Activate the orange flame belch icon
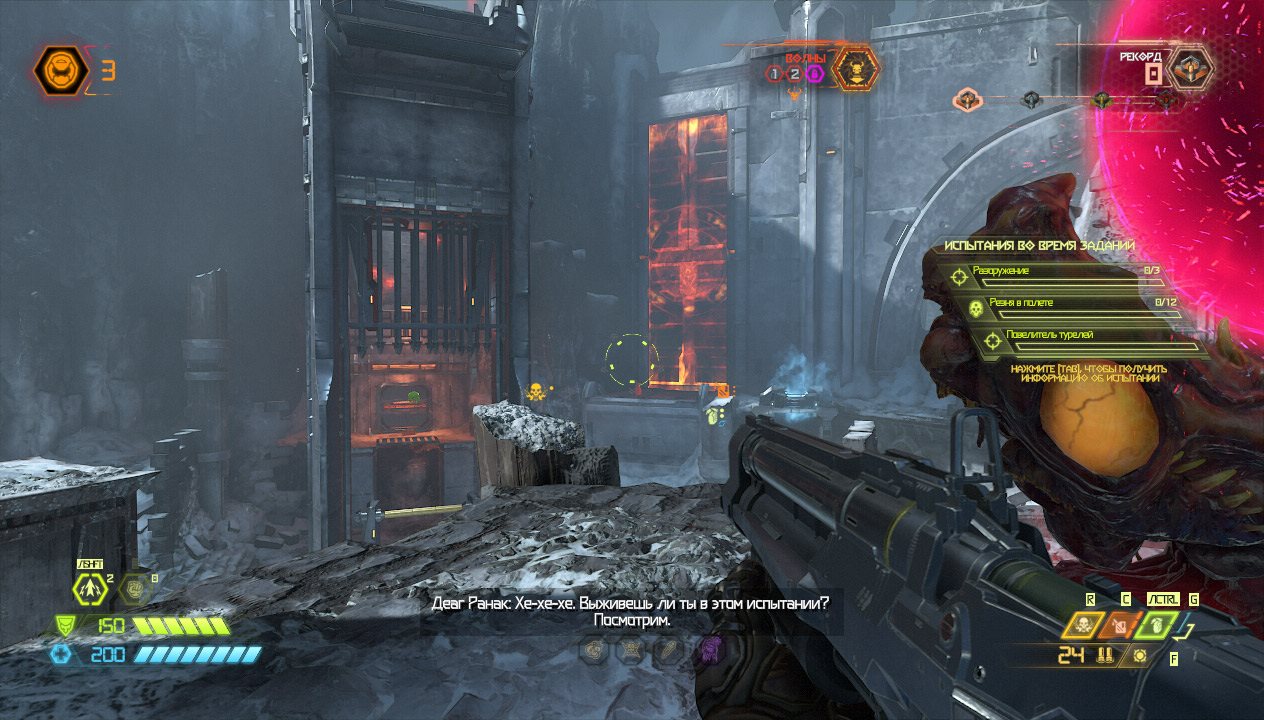This screenshot has width=1264, height=720. [x=1118, y=625]
